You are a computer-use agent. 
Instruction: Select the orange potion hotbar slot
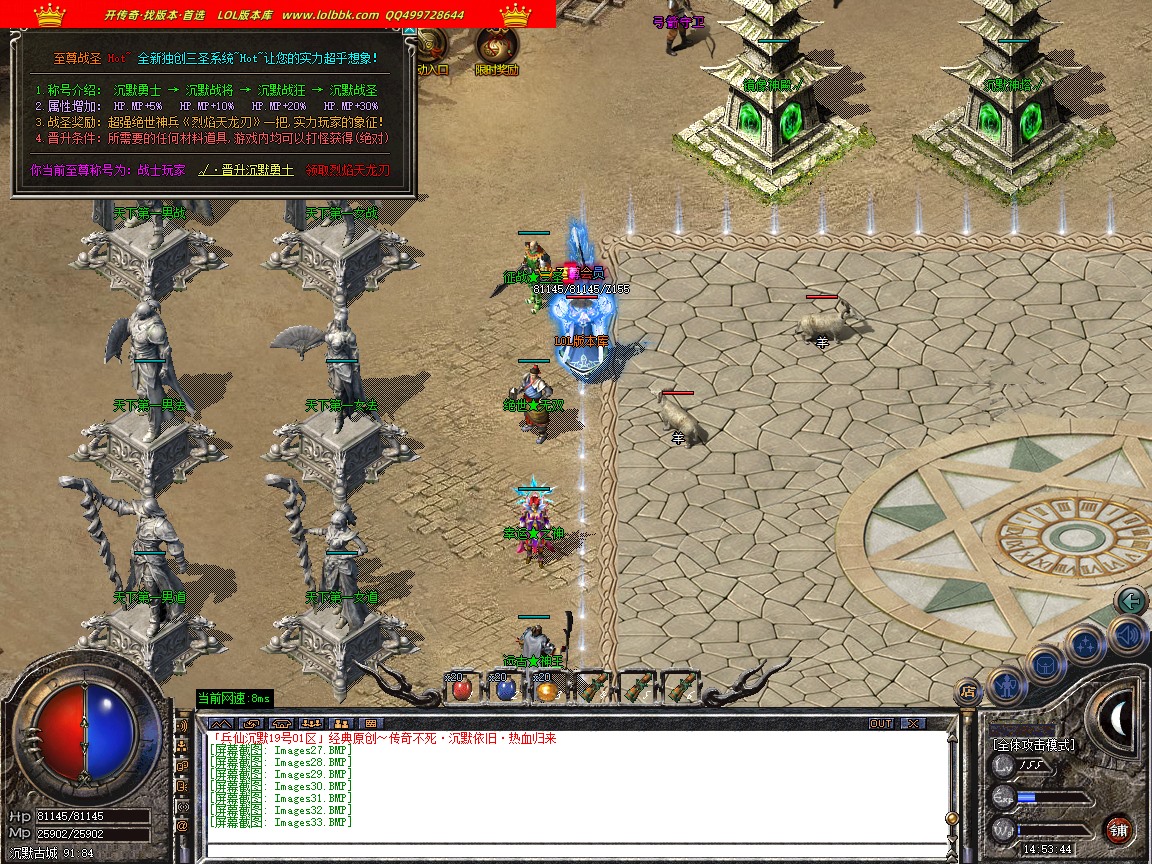[x=546, y=689]
